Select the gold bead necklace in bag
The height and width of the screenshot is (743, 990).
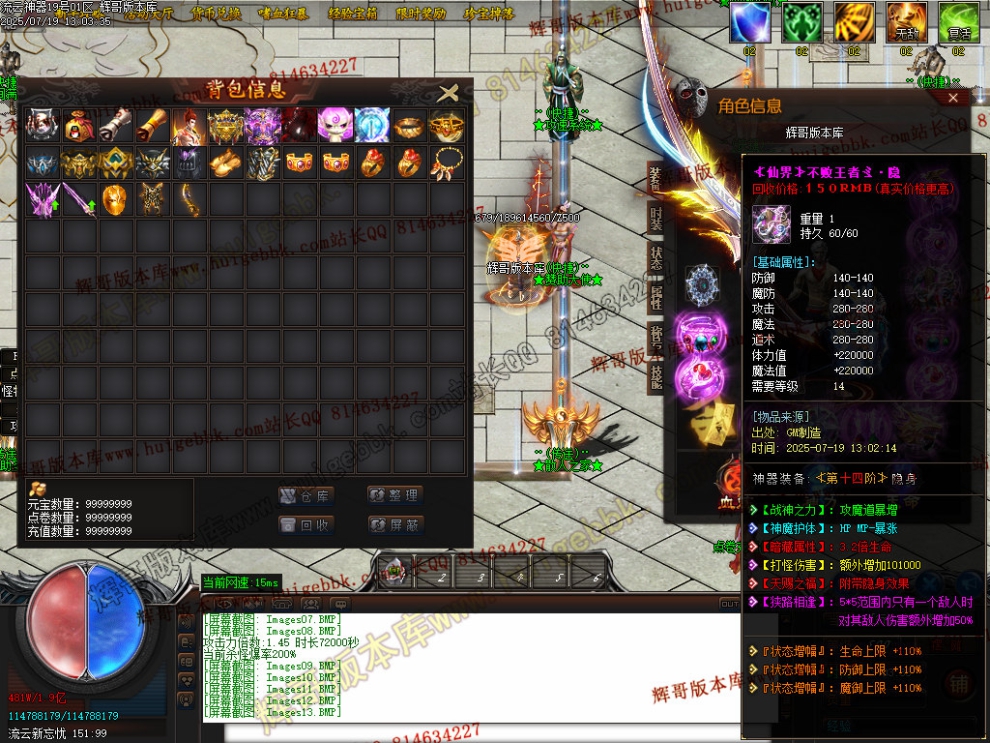(x=446, y=162)
